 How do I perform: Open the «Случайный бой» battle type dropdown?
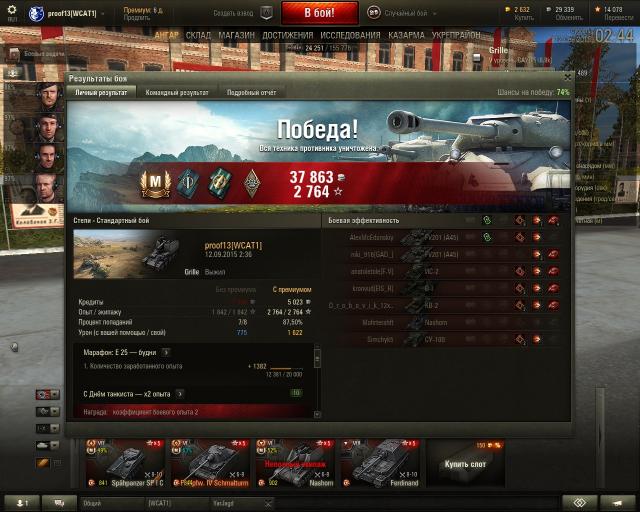[x=398, y=13]
